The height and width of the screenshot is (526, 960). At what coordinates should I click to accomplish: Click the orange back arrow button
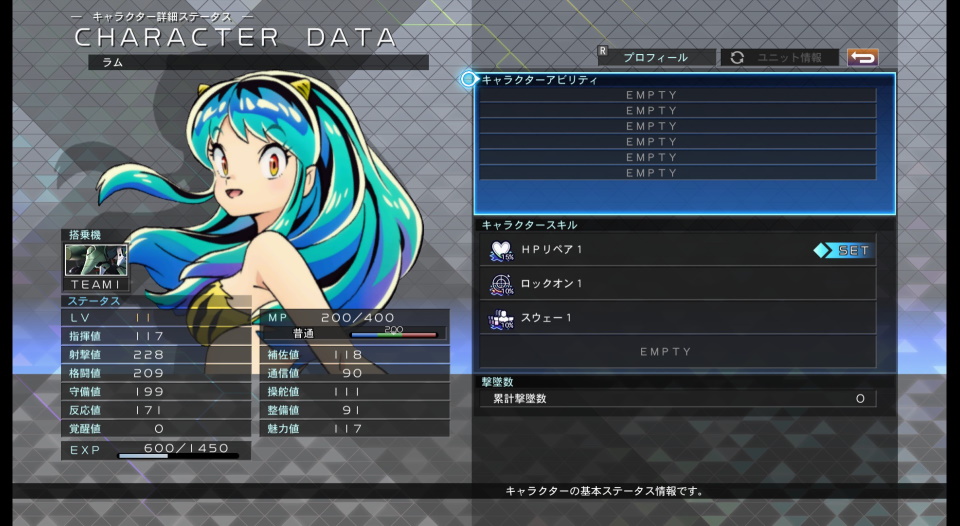pos(861,58)
